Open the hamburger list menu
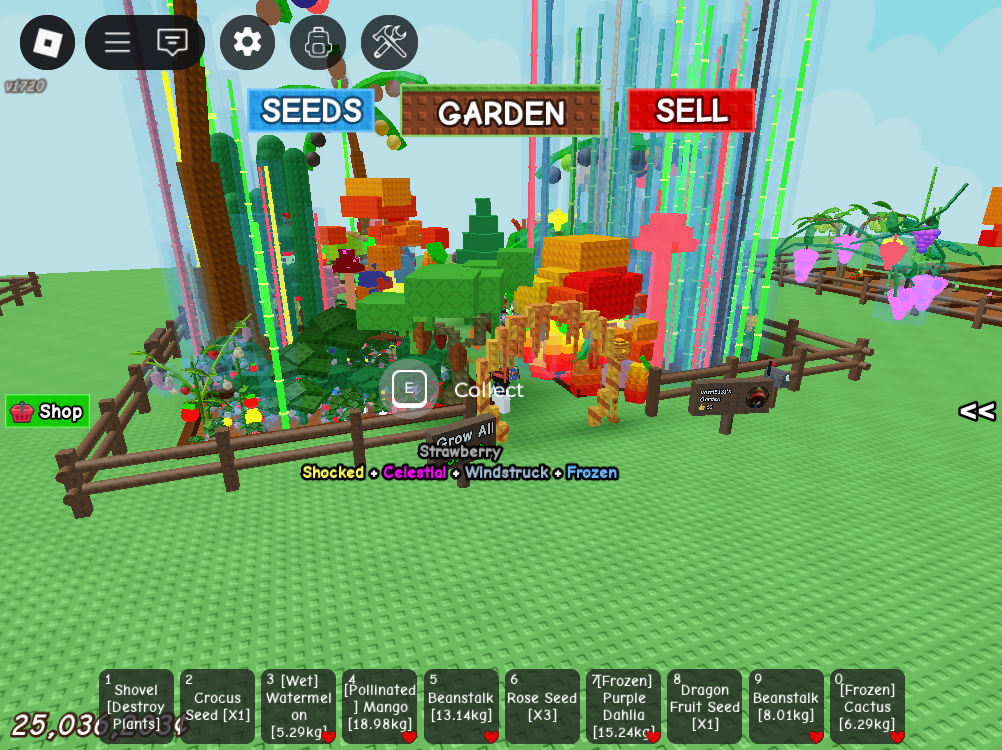The image size is (1002, 750). [x=117, y=42]
